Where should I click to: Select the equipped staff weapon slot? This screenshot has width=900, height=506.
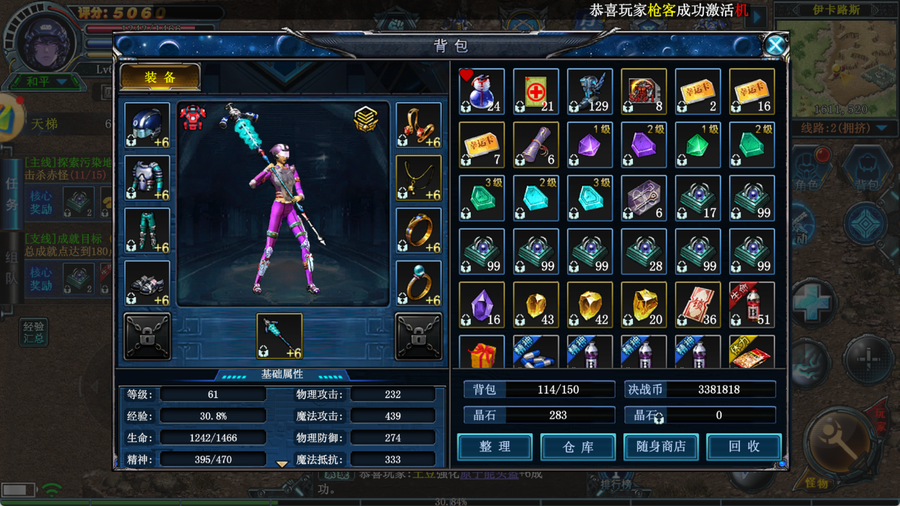[279, 336]
